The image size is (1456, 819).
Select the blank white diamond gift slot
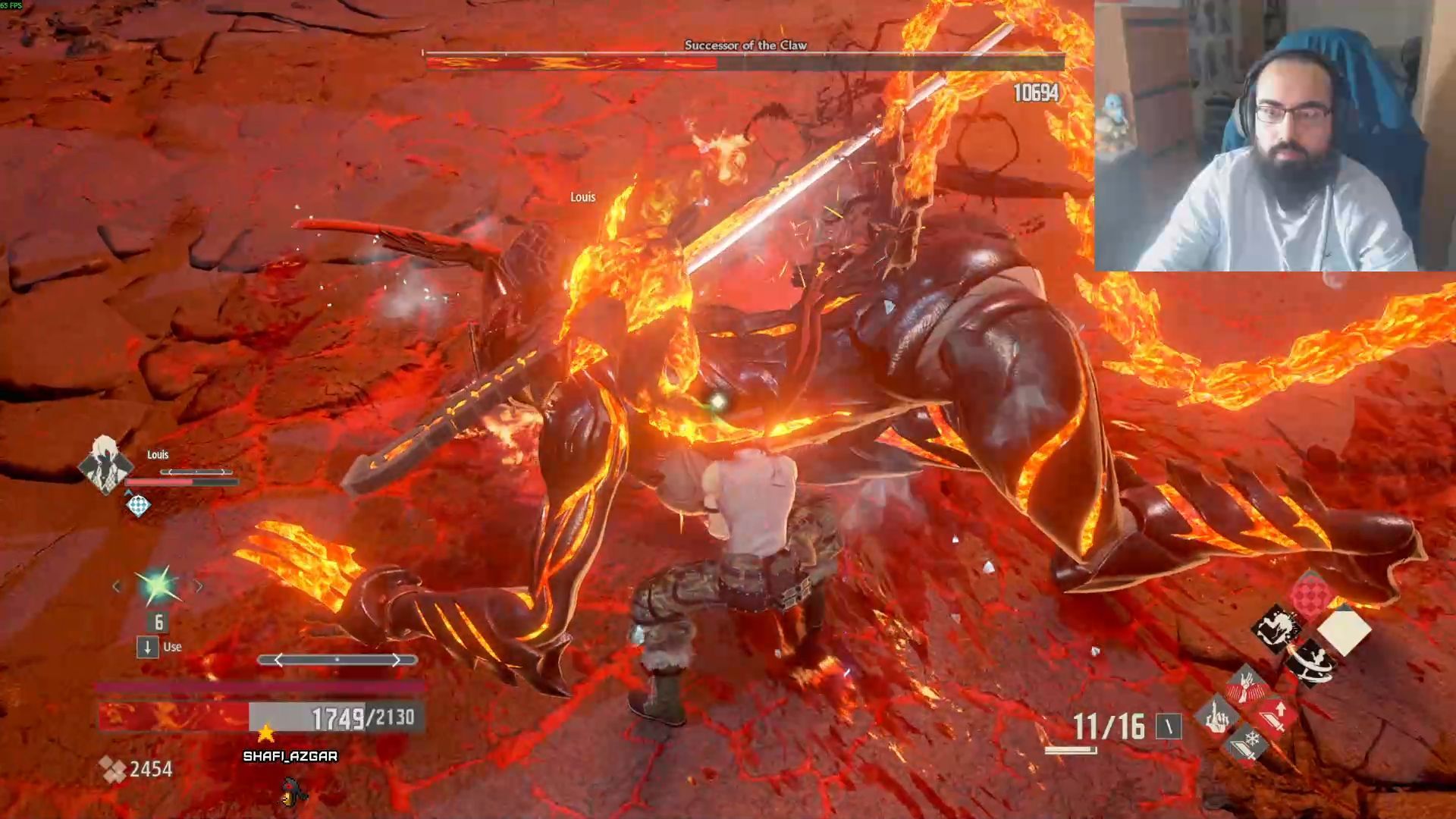point(1345,629)
